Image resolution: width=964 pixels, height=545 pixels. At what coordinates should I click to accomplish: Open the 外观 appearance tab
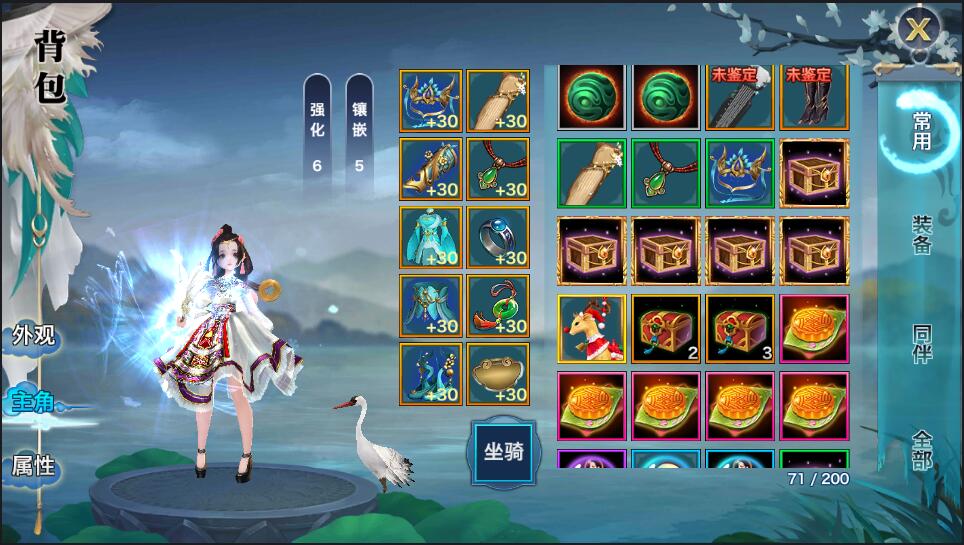(x=33, y=335)
